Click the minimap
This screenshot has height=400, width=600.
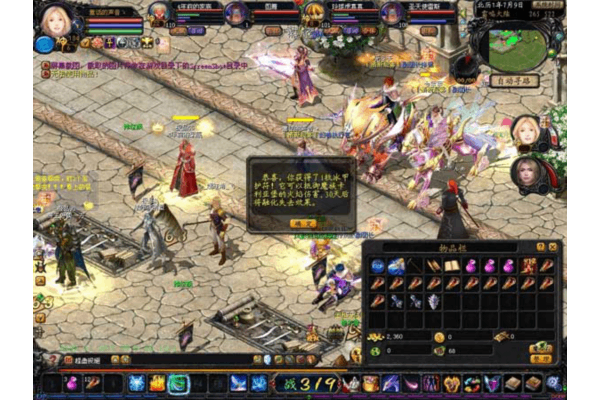click(517, 46)
